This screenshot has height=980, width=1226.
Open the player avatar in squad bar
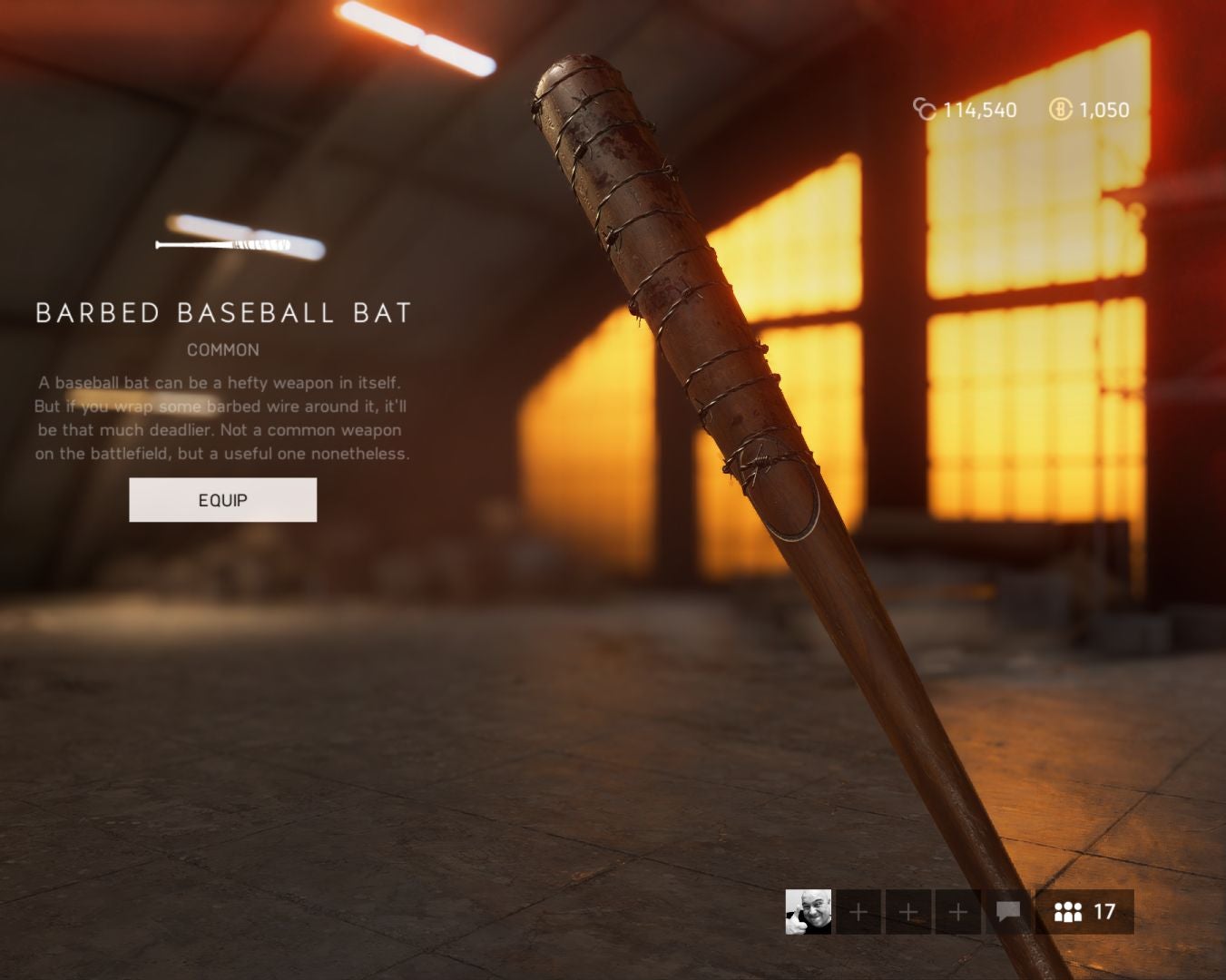click(808, 912)
